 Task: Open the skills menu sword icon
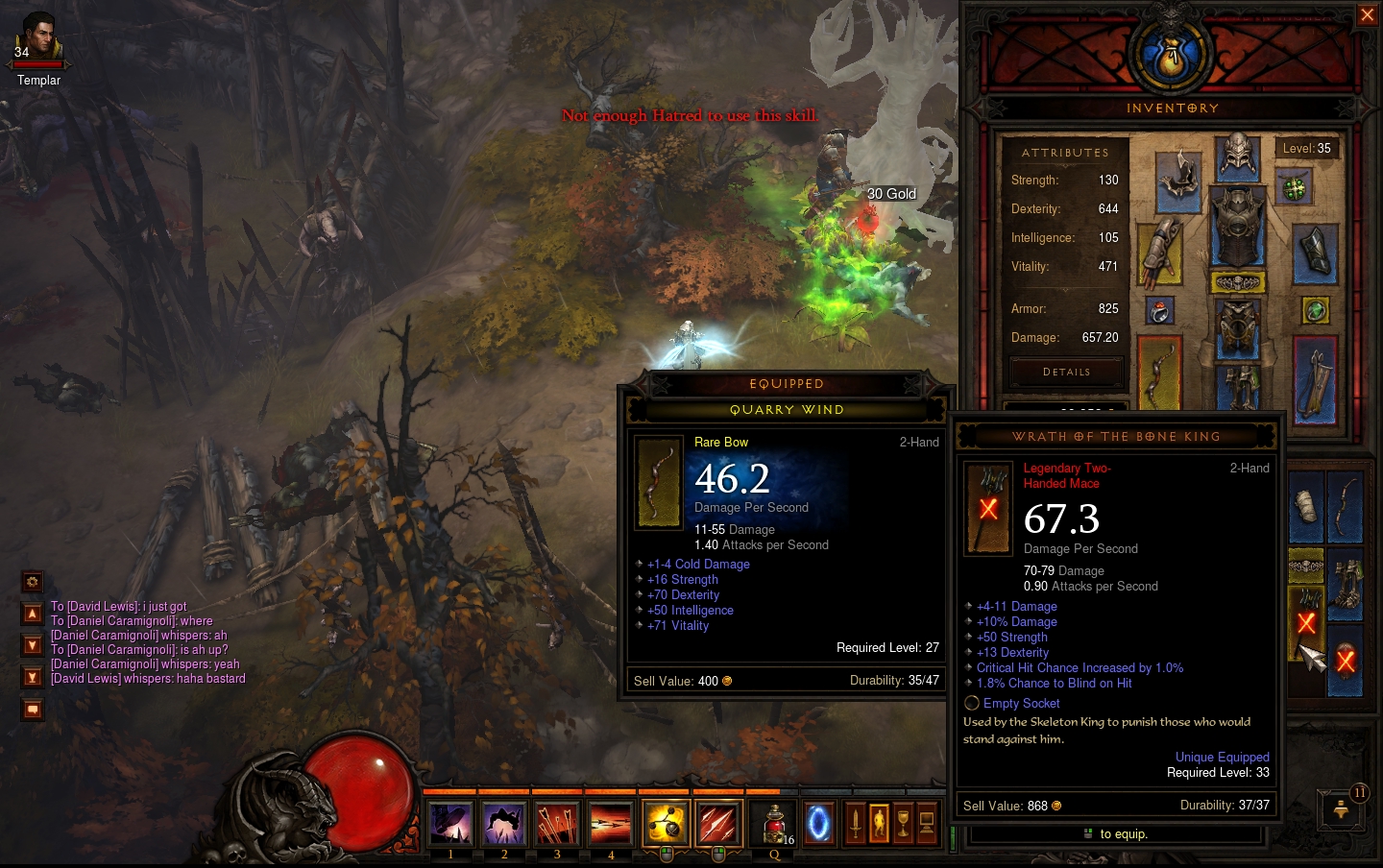point(855,824)
